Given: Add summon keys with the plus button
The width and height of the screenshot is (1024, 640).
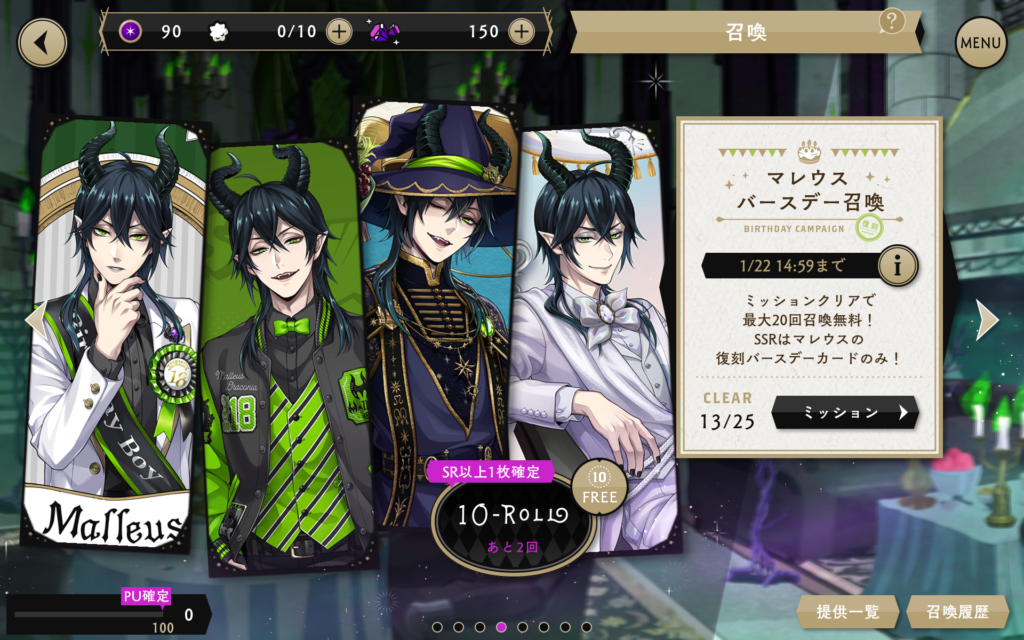Looking at the screenshot, I should [340, 31].
